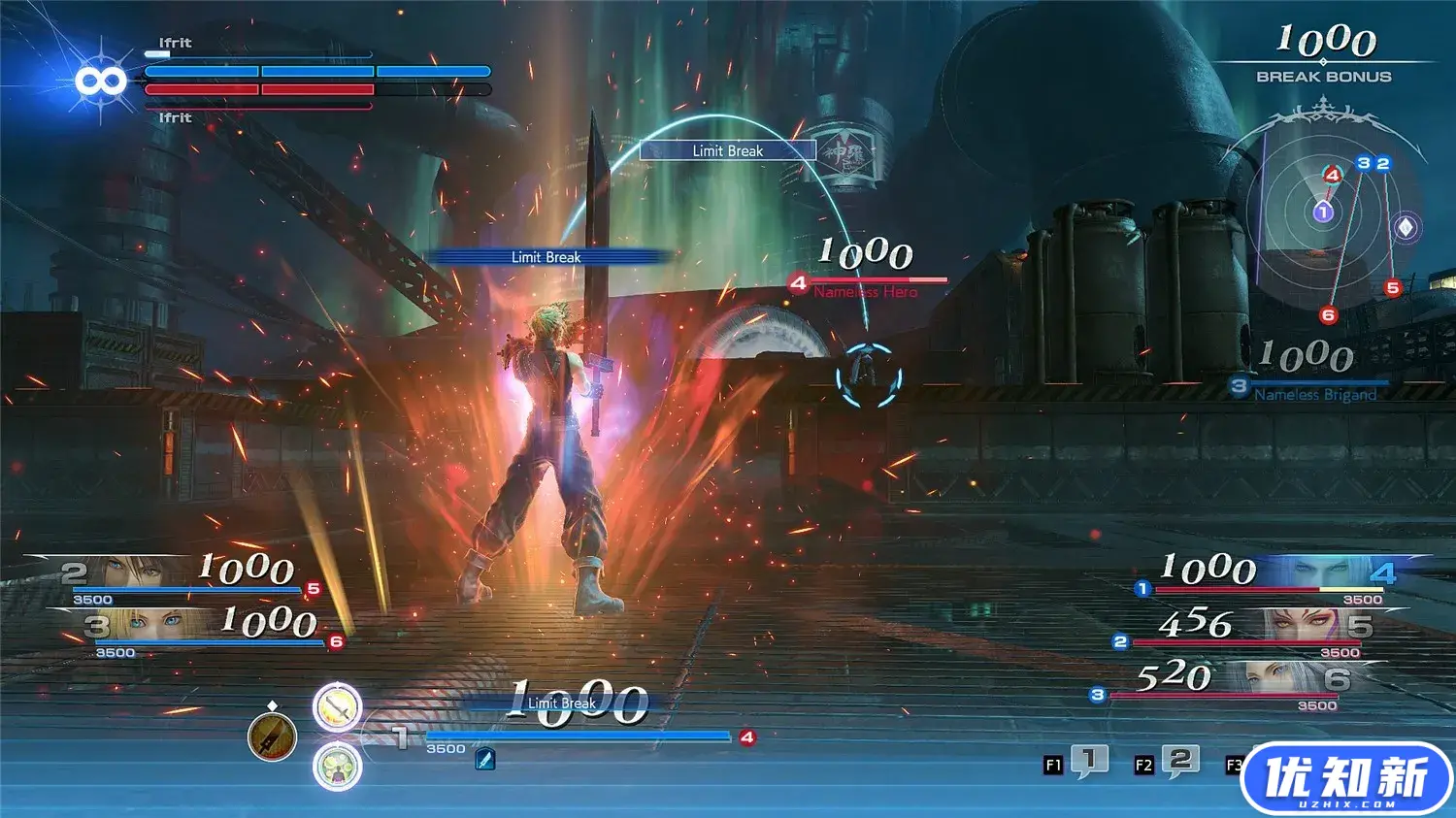Select the gold dagger bravery attack medal icon
The height and width of the screenshot is (818, 1456).
[270, 736]
